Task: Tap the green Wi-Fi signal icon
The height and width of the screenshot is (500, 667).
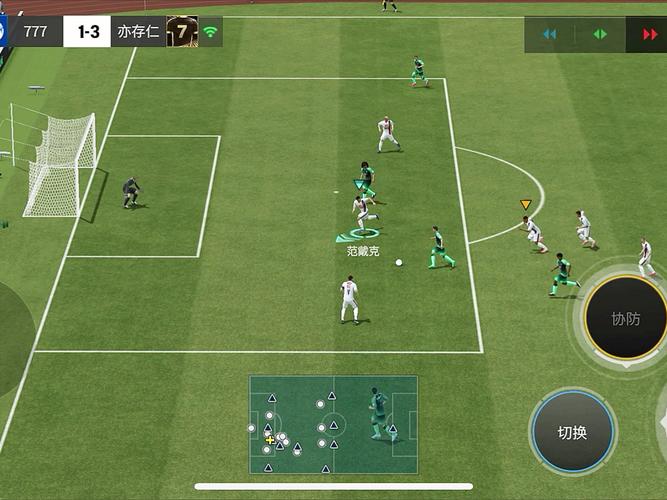Action: coord(211,31)
